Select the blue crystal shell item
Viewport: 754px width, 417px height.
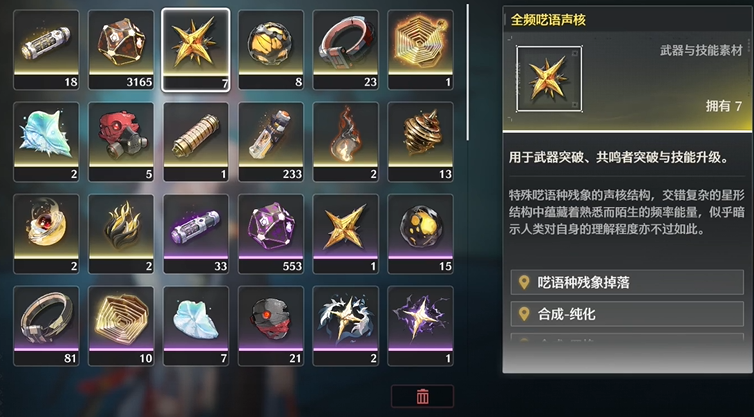46,136
